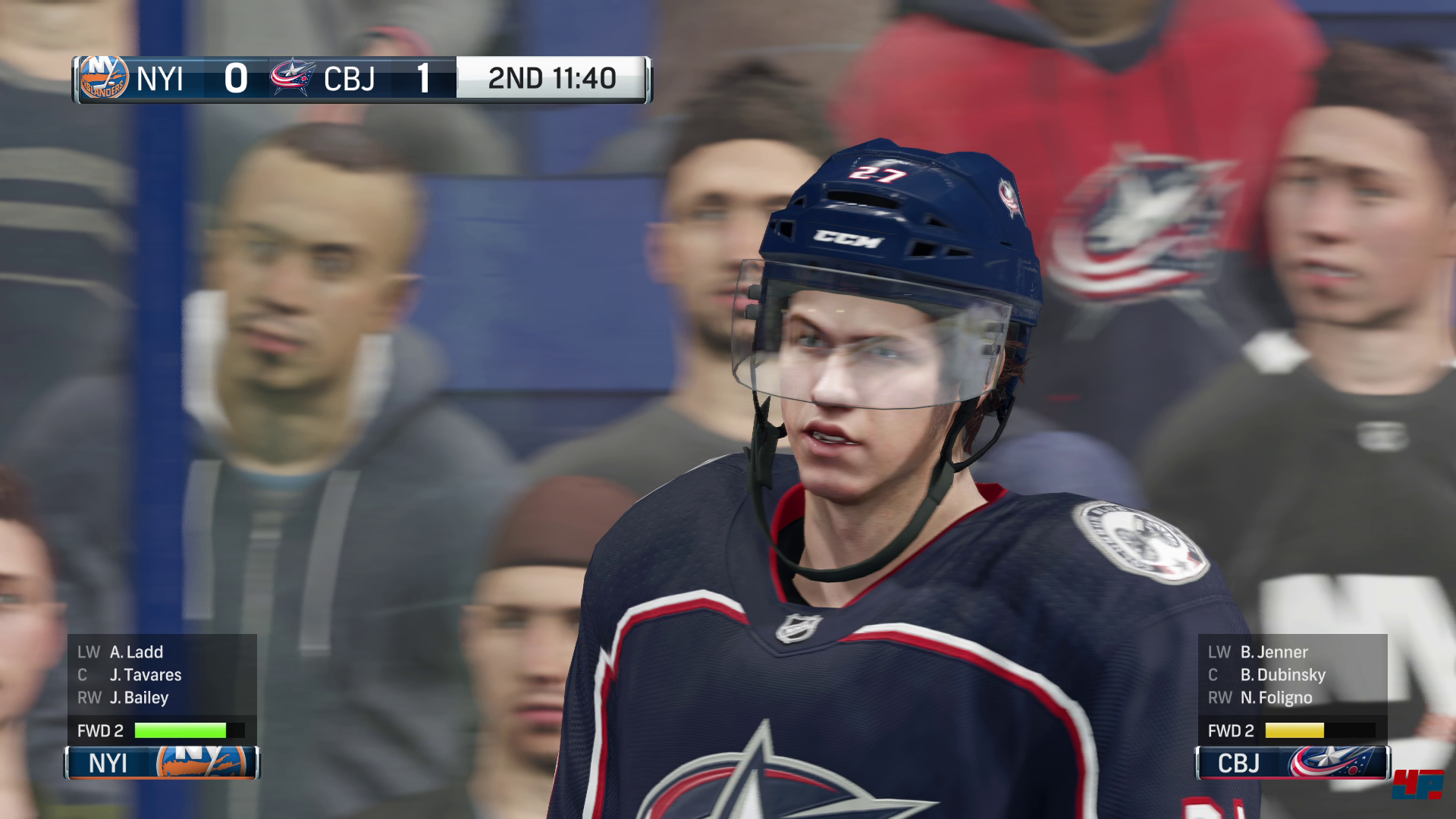Pick B. Jenner in the CBJ line
This screenshot has width=1456, height=819.
tap(1273, 652)
